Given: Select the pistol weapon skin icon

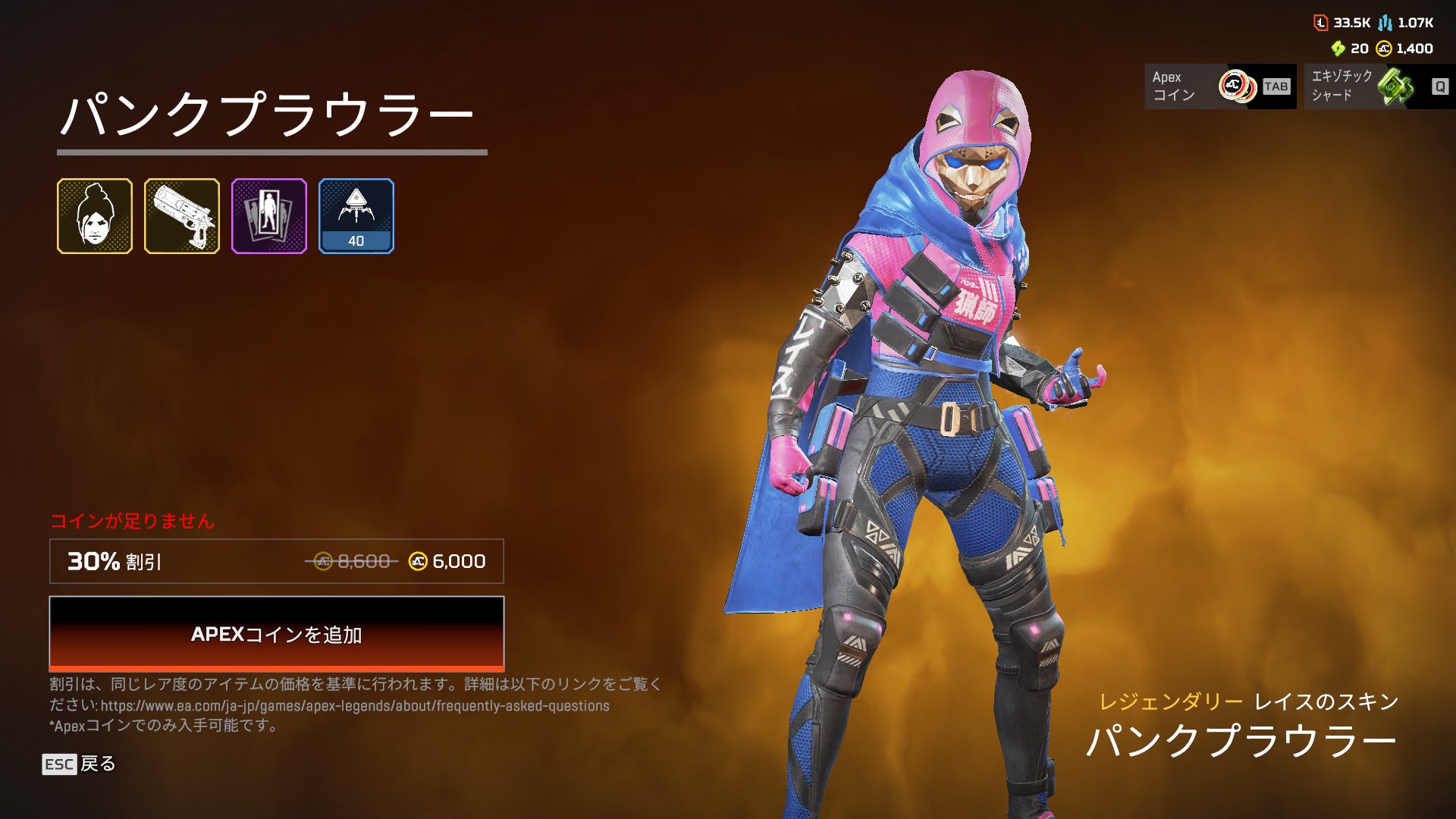Looking at the screenshot, I should [x=182, y=216].
